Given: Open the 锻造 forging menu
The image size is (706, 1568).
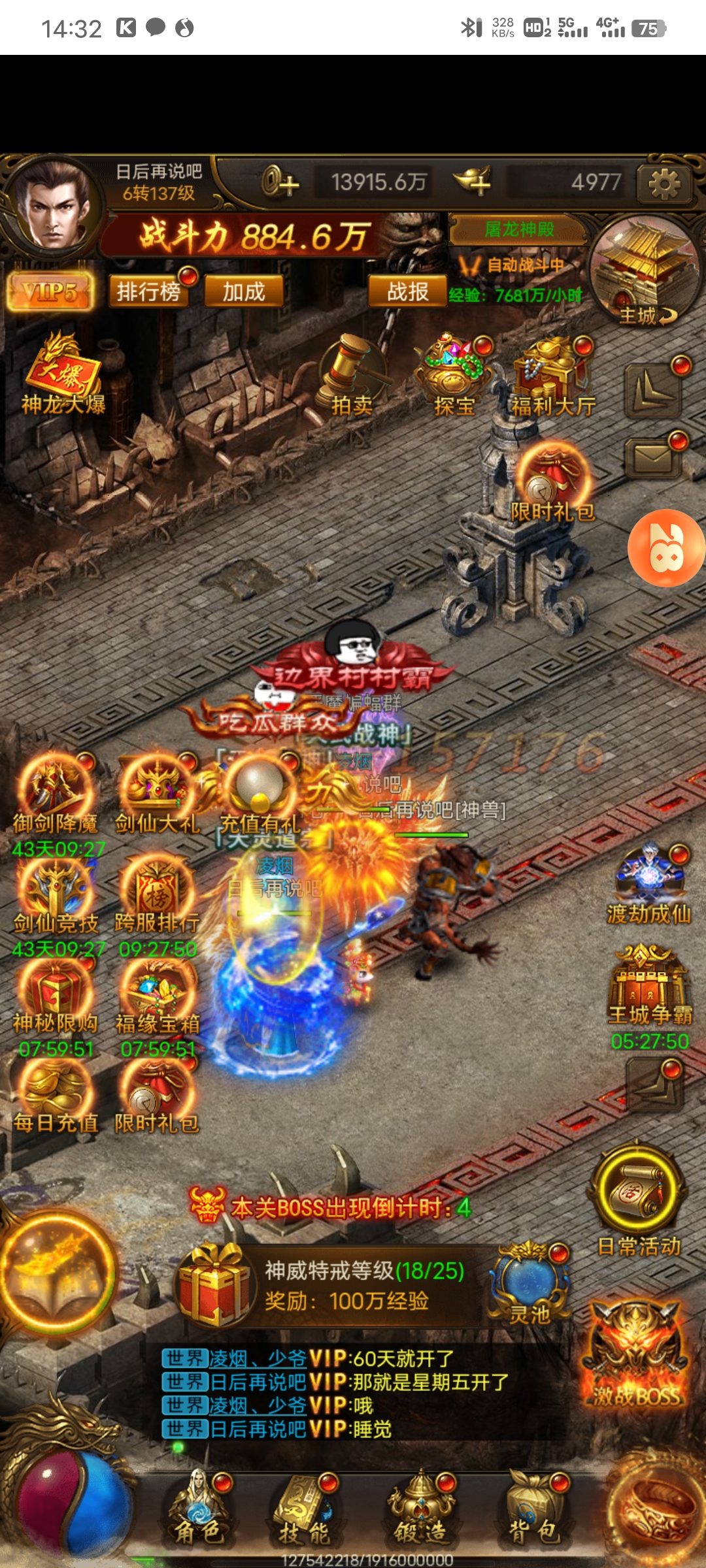Looking at the screenshot, I should point(422,1509).
